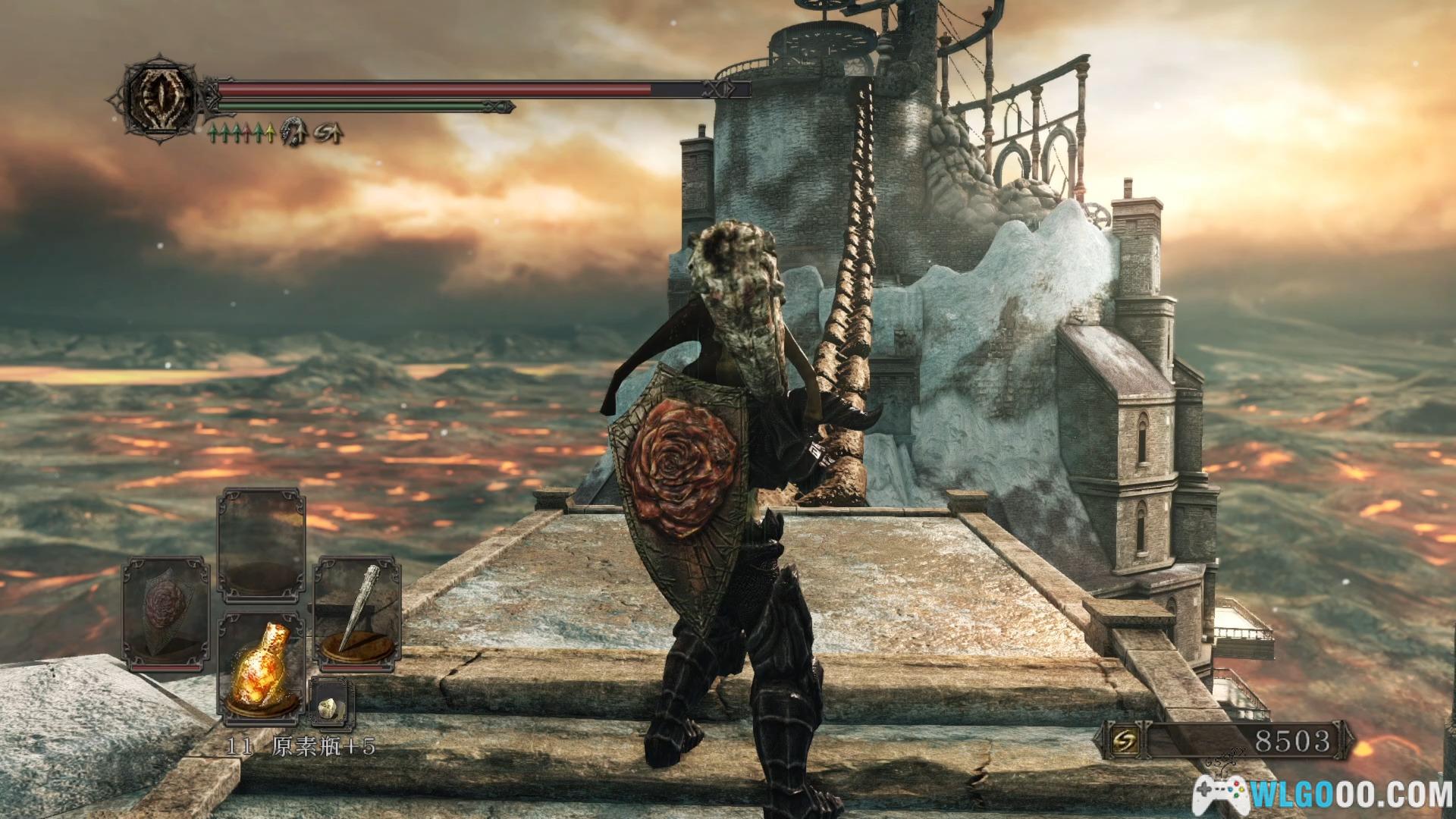The width and height of the screenshot is (1456, 819).
Task: Choose the small stone item slot
Action: (x=331, y=703)
